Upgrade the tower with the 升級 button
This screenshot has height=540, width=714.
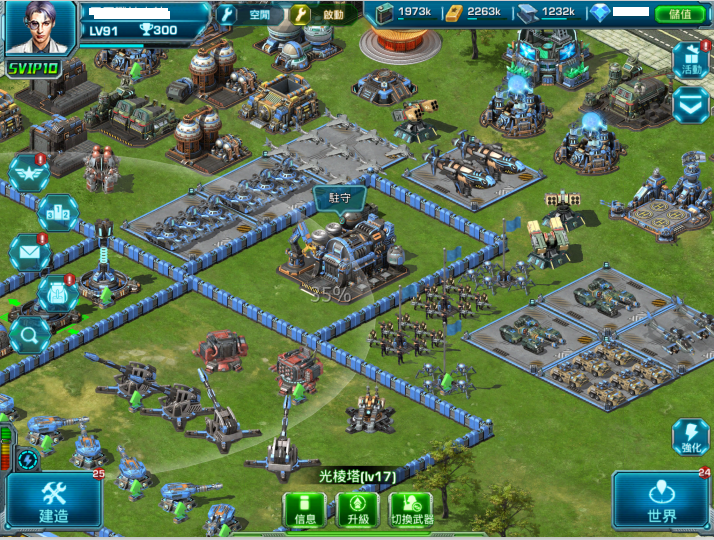[x=358, y=508]
